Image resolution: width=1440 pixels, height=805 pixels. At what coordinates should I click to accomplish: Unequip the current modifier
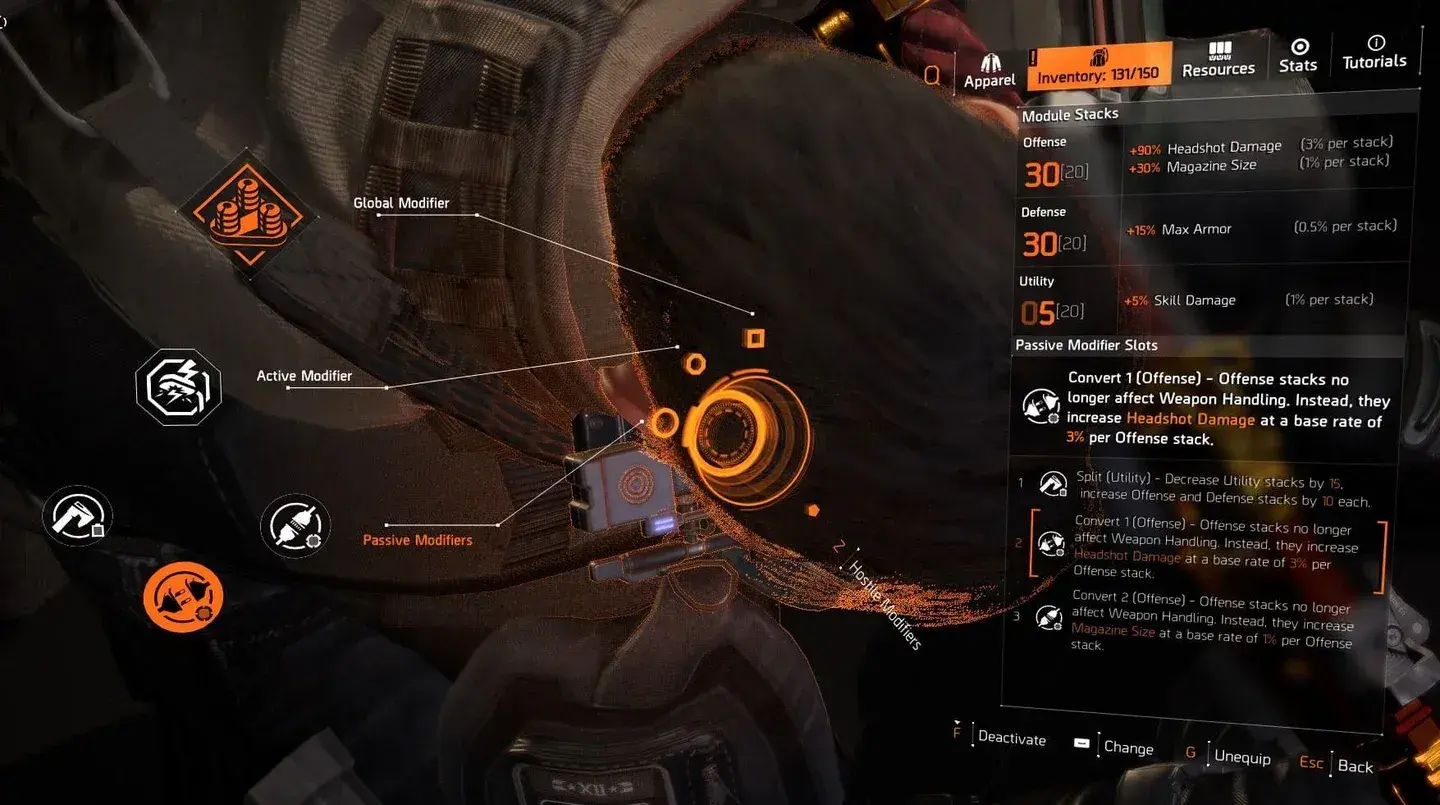pyautogui.click(x=1241, y=756)
